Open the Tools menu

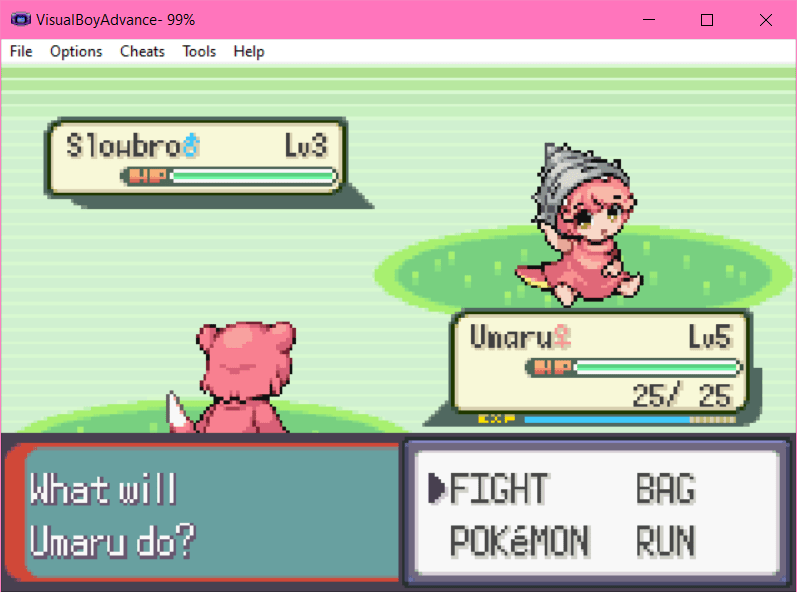(199, 51)
